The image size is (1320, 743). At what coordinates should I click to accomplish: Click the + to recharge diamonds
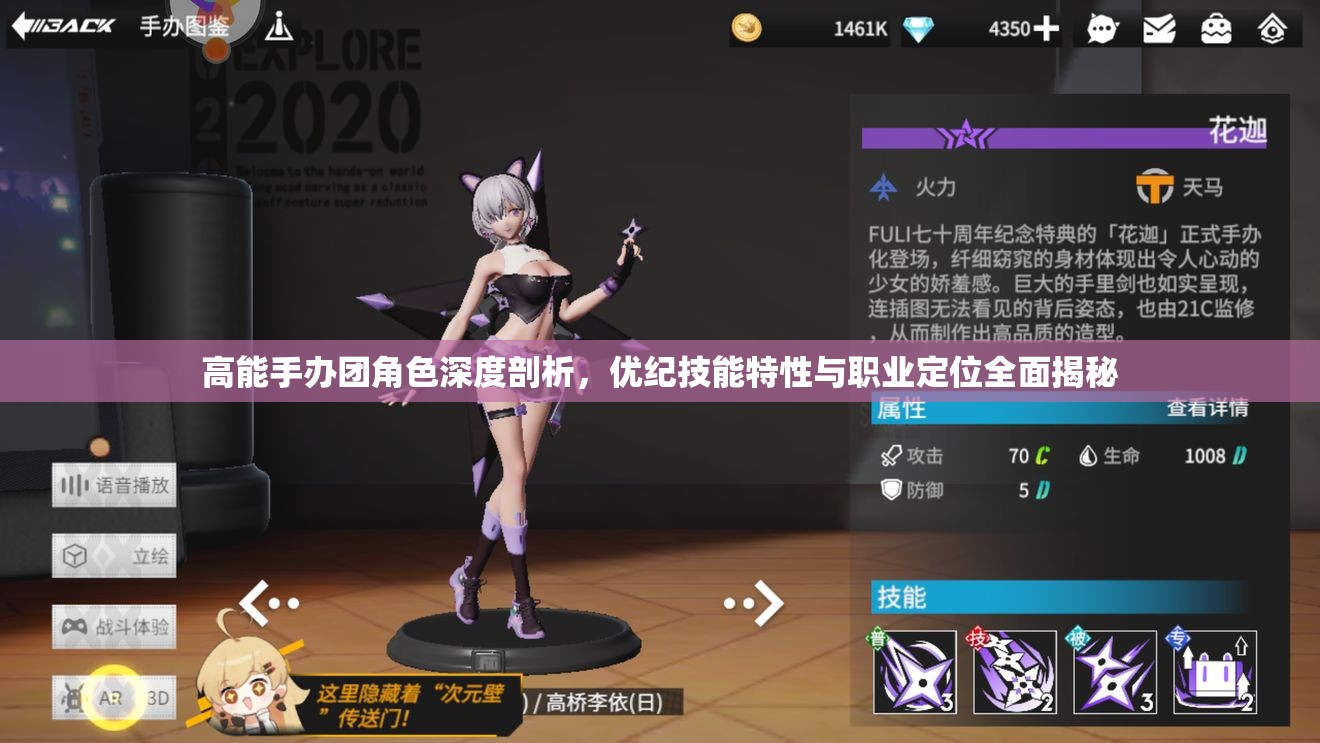[1048, 29]
